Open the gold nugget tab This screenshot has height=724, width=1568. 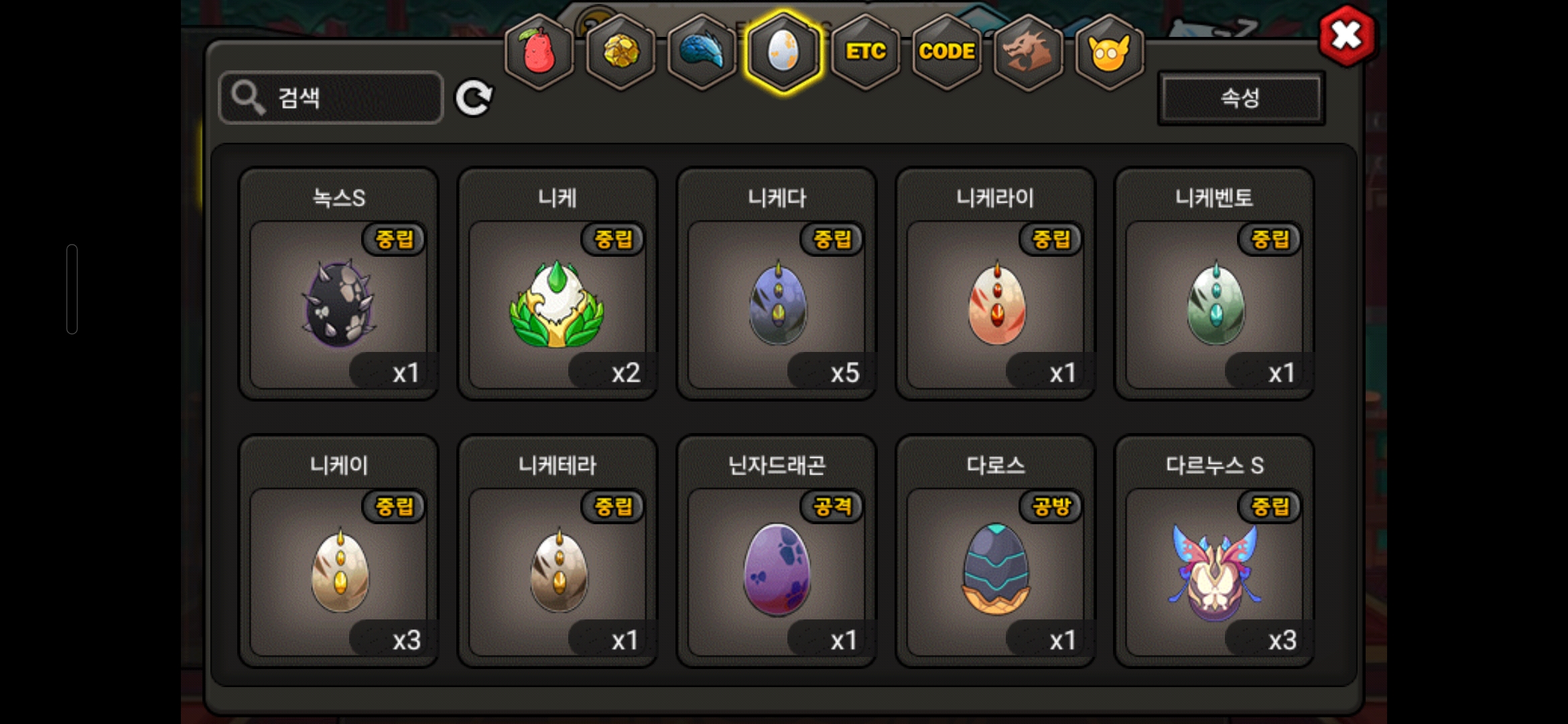point(621,52)
